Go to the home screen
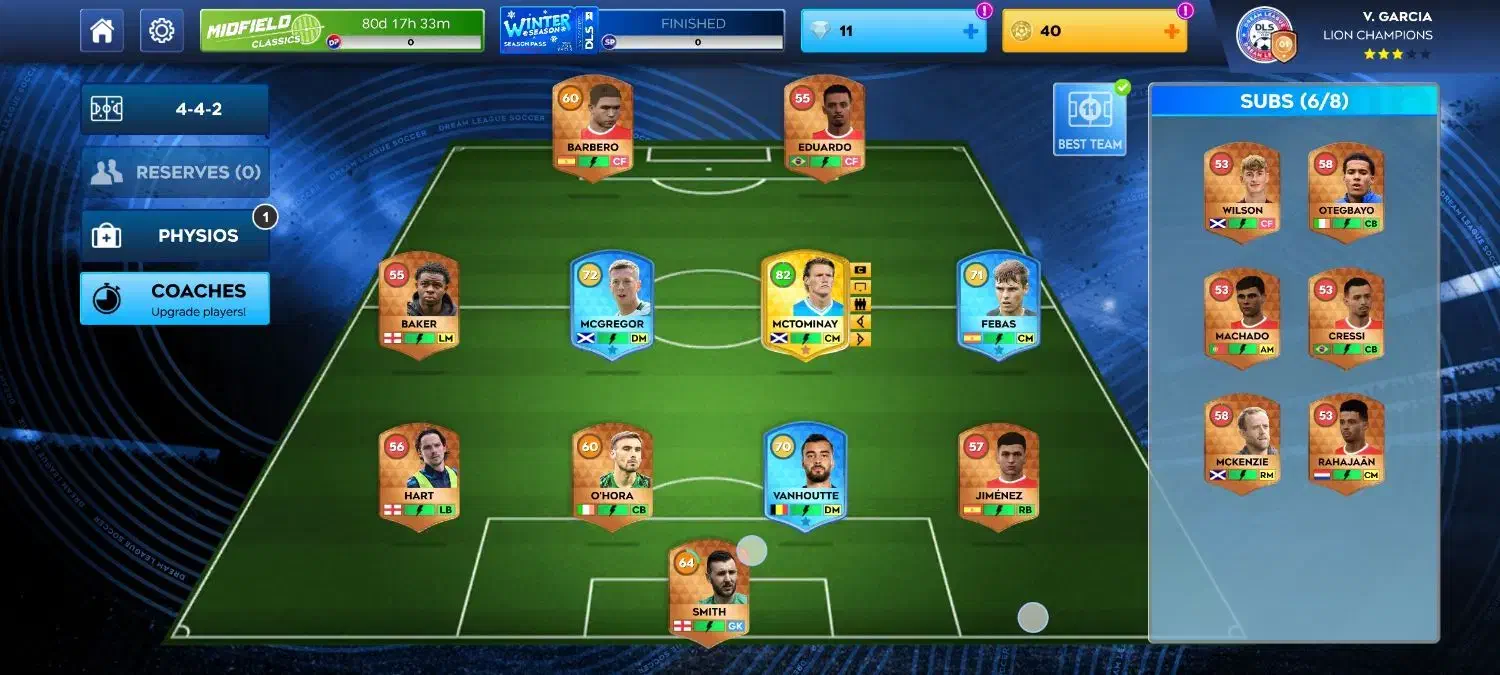The width and height of the screenshot is (1500, 675). (x=102, y=31)
